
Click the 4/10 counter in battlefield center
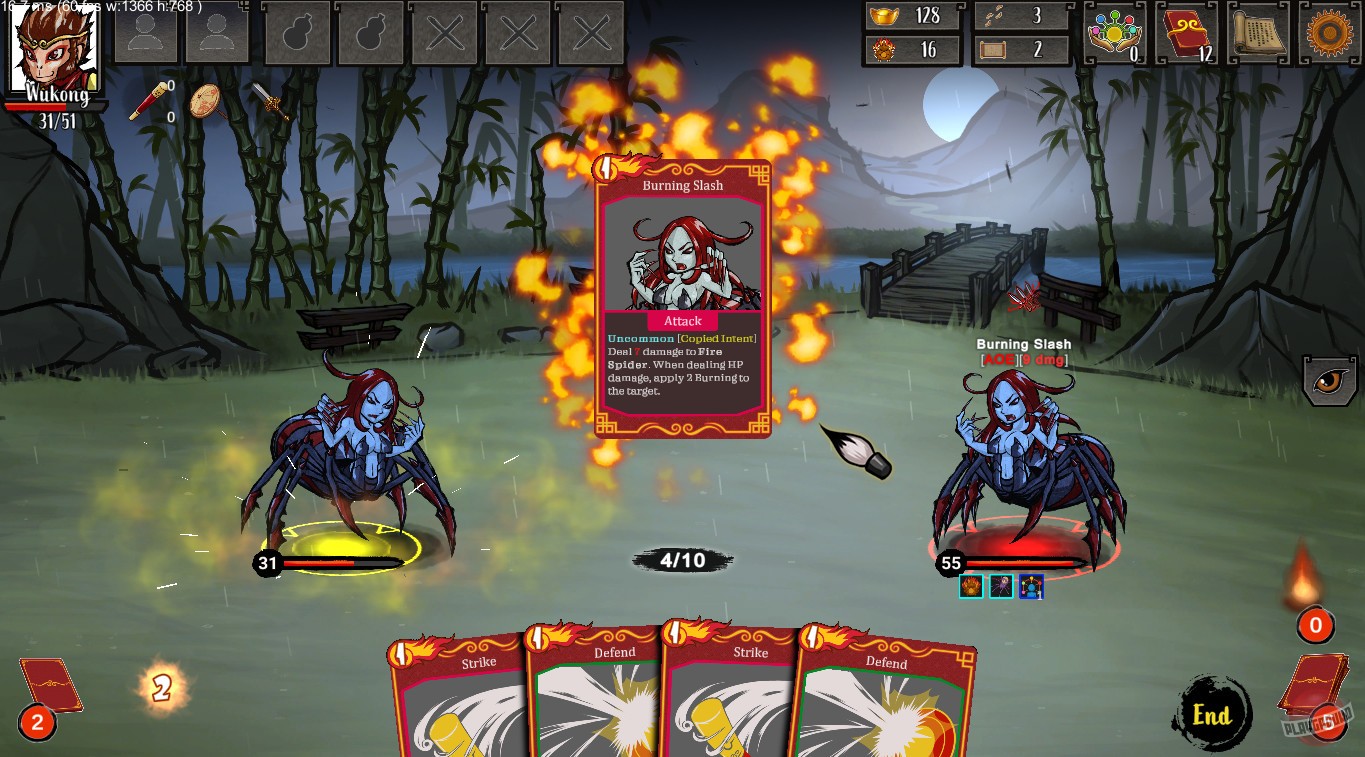[x=682, y=559]
